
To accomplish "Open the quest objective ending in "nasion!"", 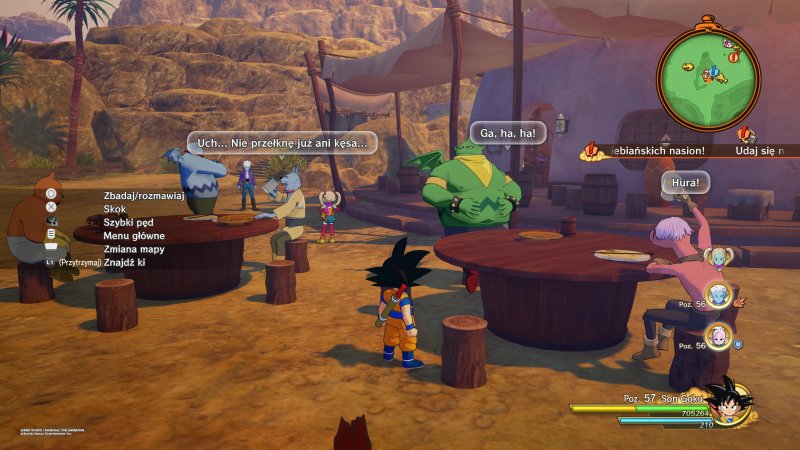I will click(x=657, y=150).
